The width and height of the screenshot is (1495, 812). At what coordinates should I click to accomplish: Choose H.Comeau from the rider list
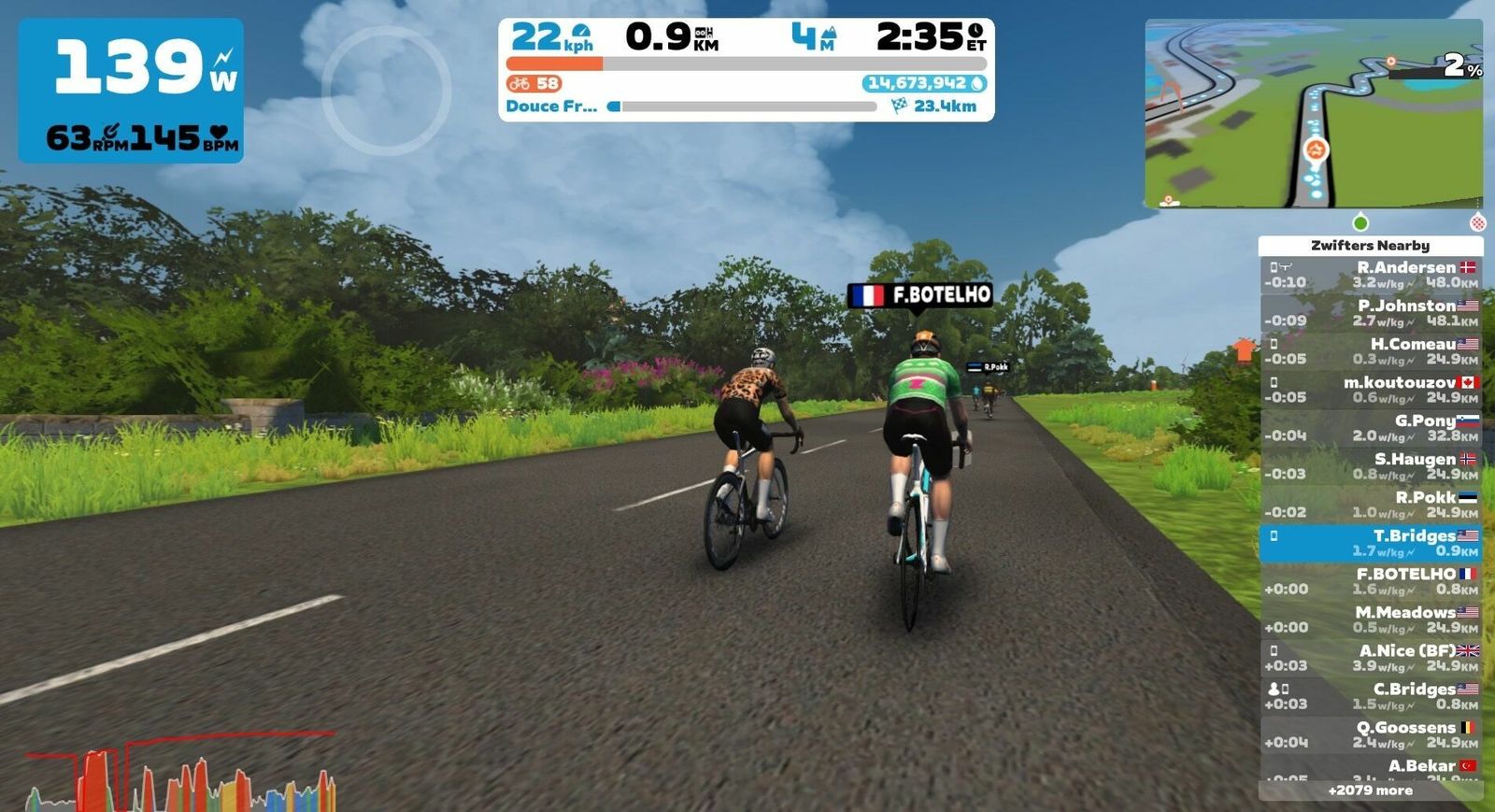[1370, 351]
